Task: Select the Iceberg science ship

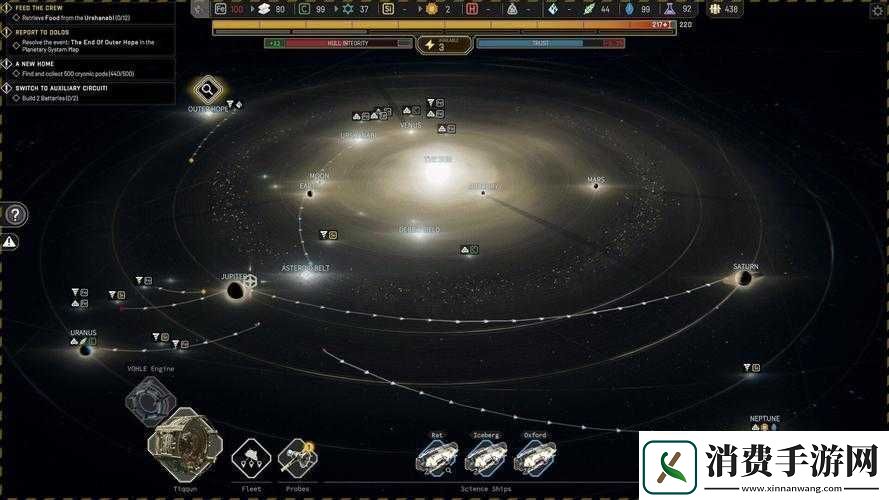Action: click(x=486, y=456)
